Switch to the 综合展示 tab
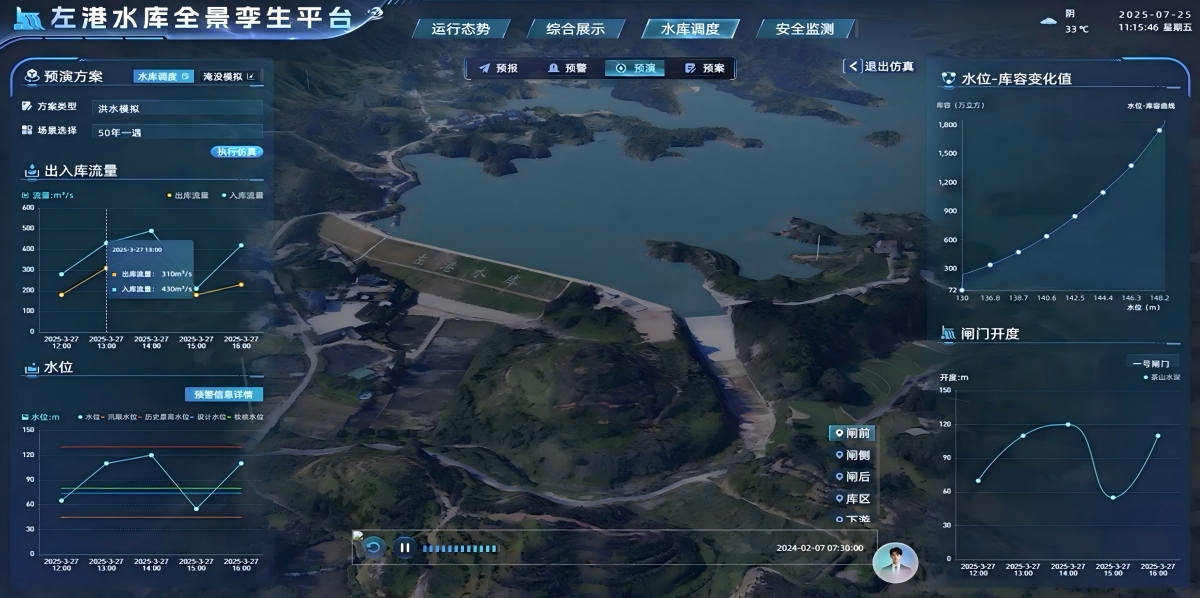The image size is (1200, 598). (575, 29)
